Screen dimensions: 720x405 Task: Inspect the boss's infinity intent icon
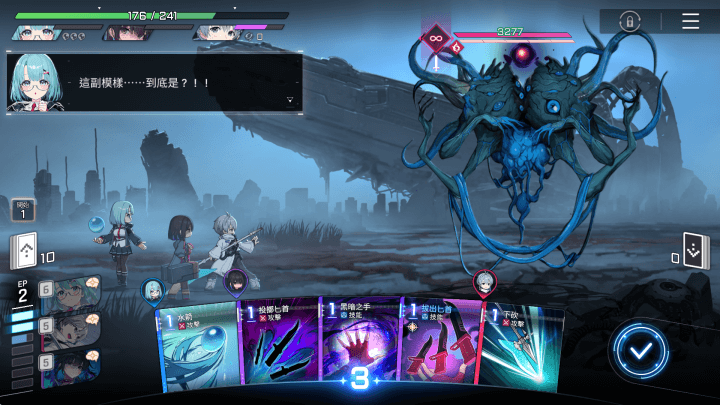435,38
